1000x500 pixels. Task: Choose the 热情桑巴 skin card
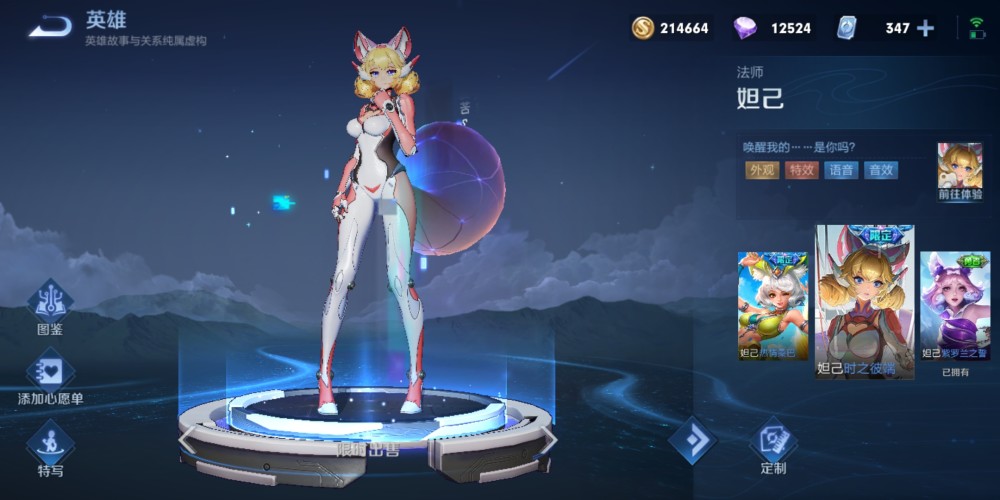pyautogui.click(x=772, y=305)
